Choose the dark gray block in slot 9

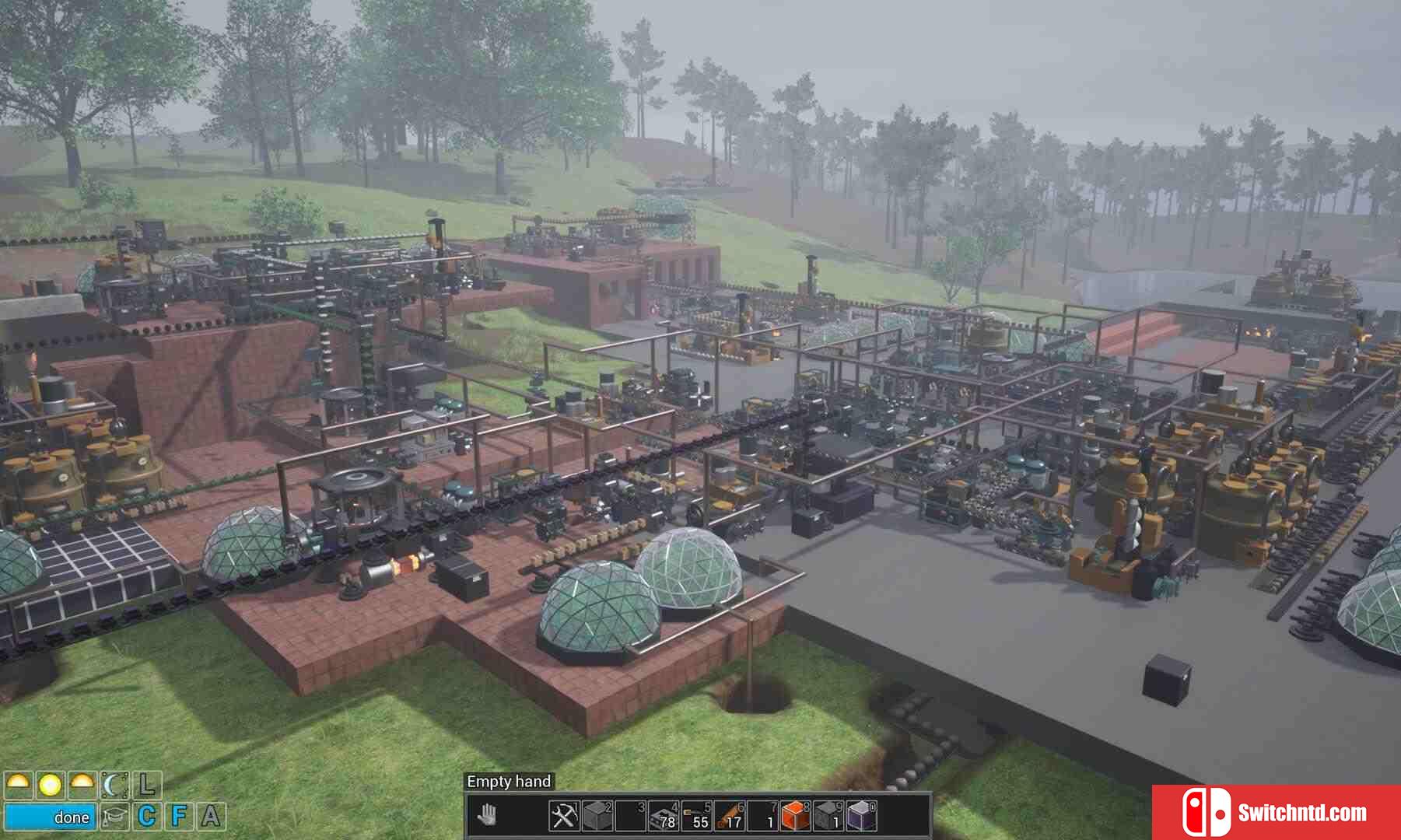tap(828, 816)
